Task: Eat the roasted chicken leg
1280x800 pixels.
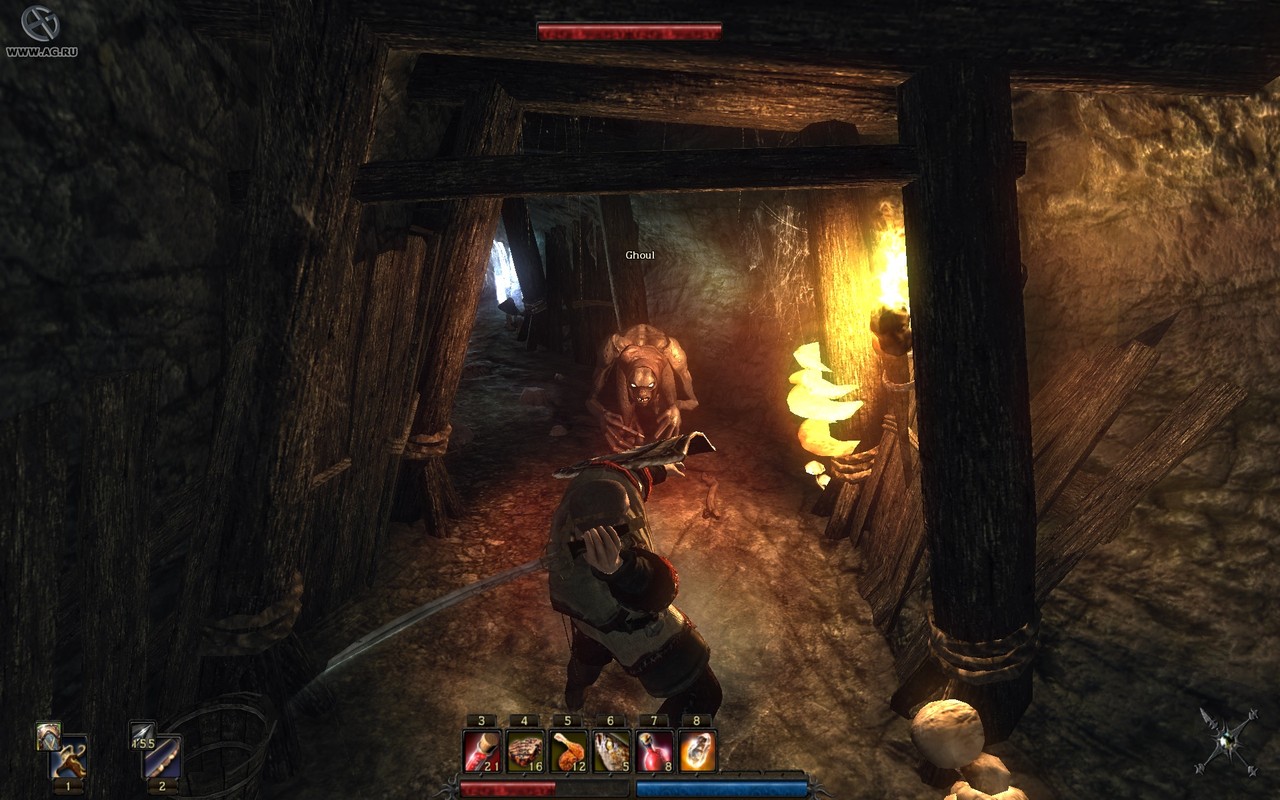Action: (x=568, y=751)
